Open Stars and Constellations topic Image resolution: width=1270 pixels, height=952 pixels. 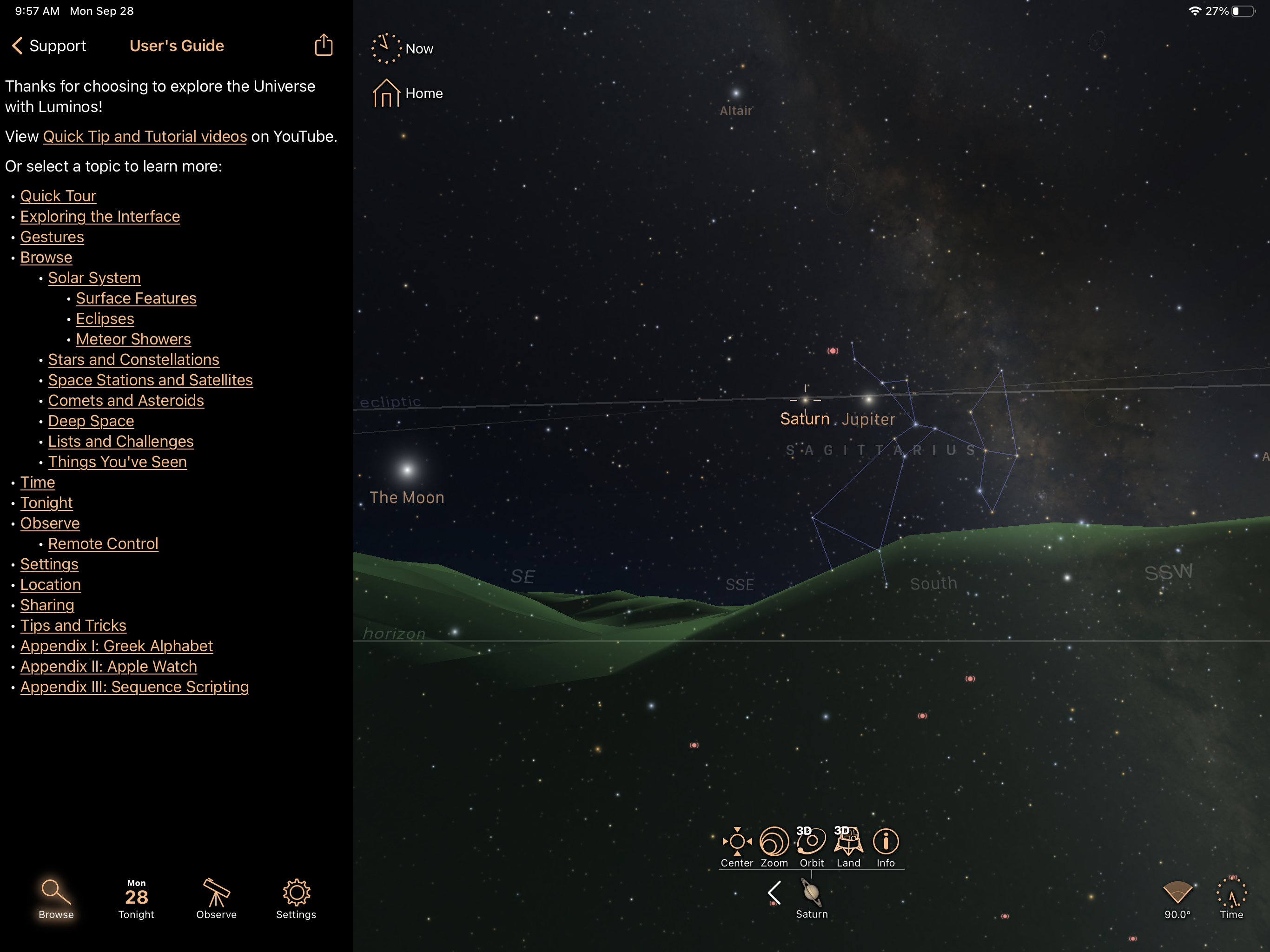coord(133,360)
